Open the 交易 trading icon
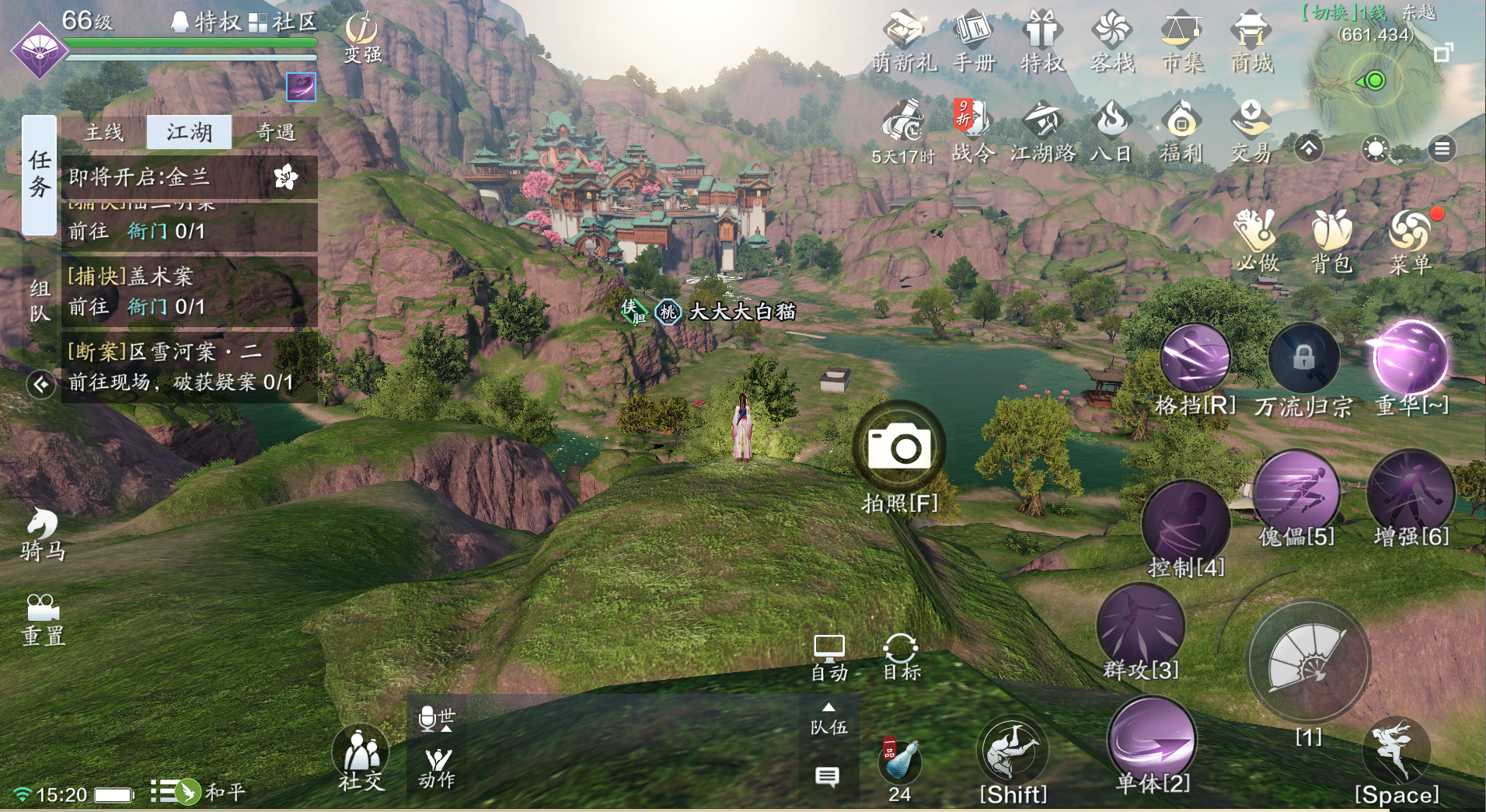The image size is (1486, 812). click(x=1251, y=131)
